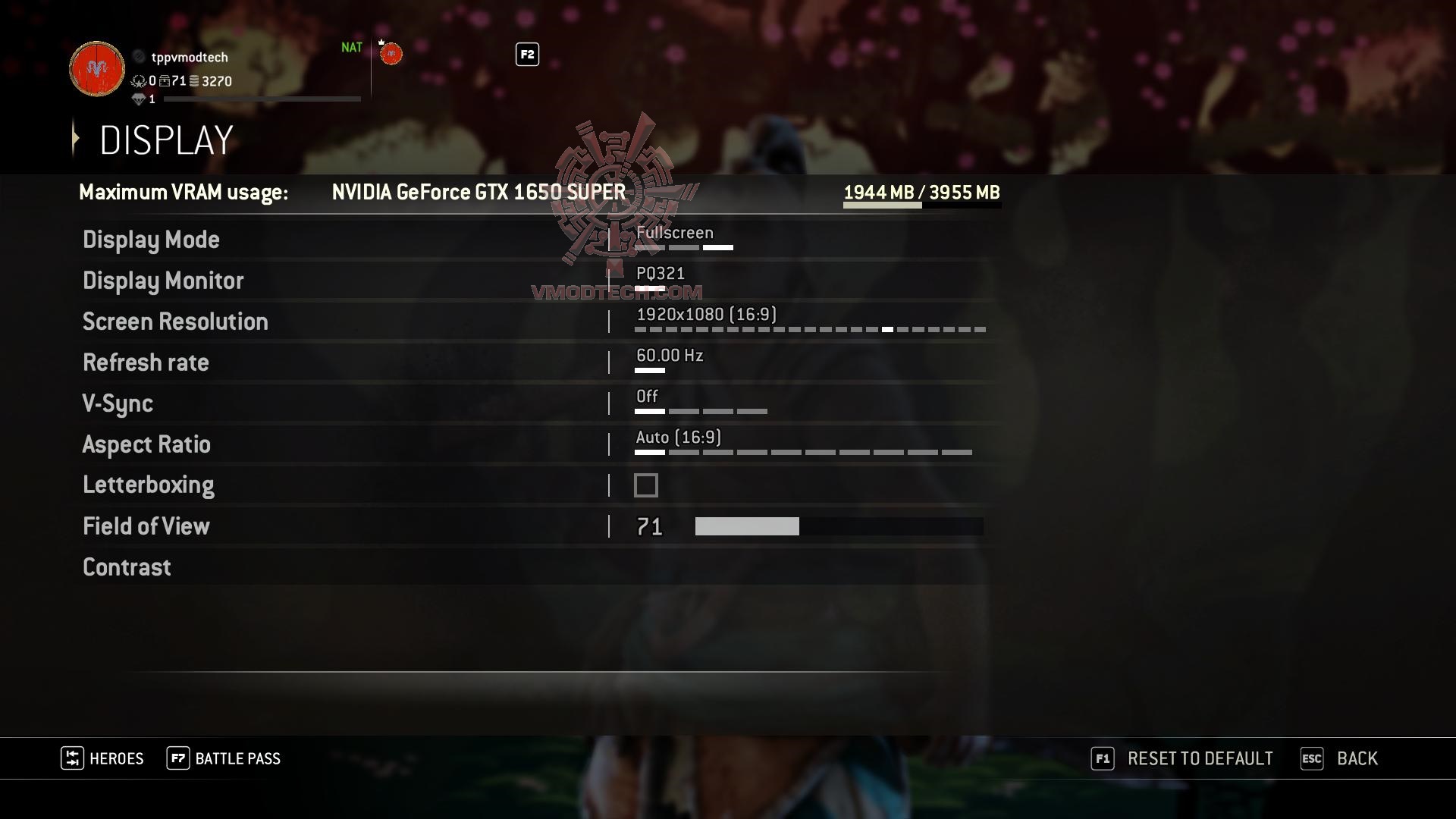Viewport: 1456px width, 819px height.
Task: Open the Display Monitor PQ321 selector
Action: click(661, 274)
